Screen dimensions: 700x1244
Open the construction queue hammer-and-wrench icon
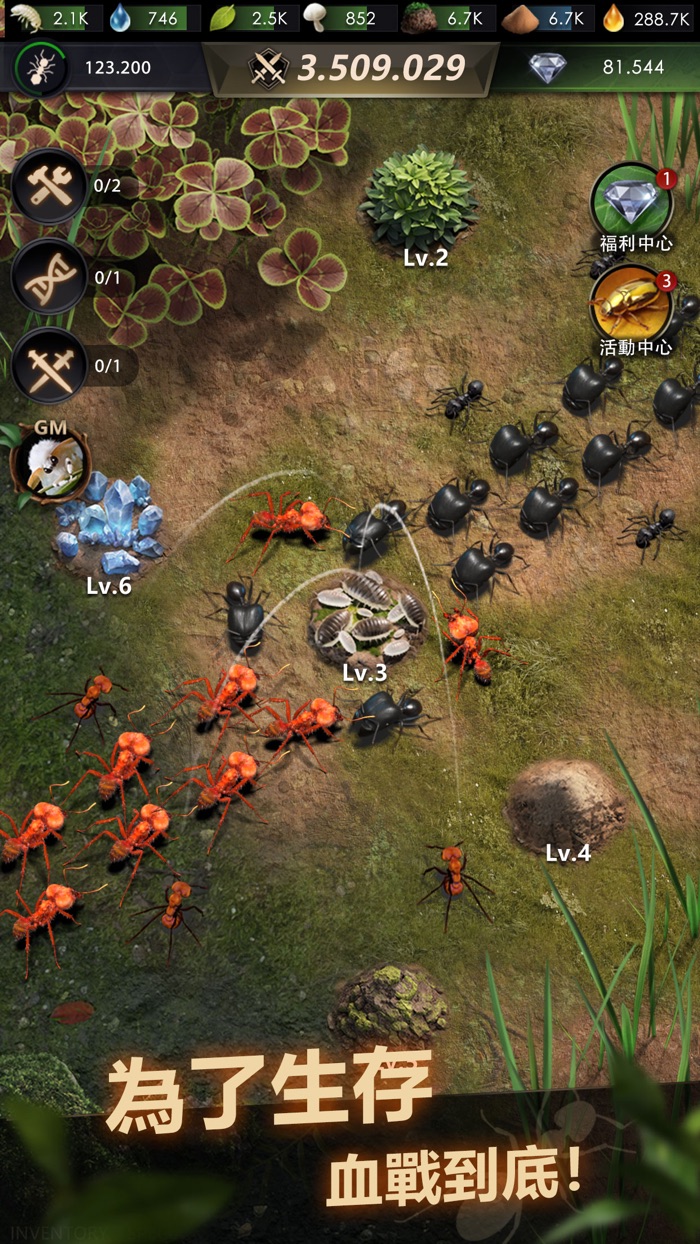click(x=49, y=186)
